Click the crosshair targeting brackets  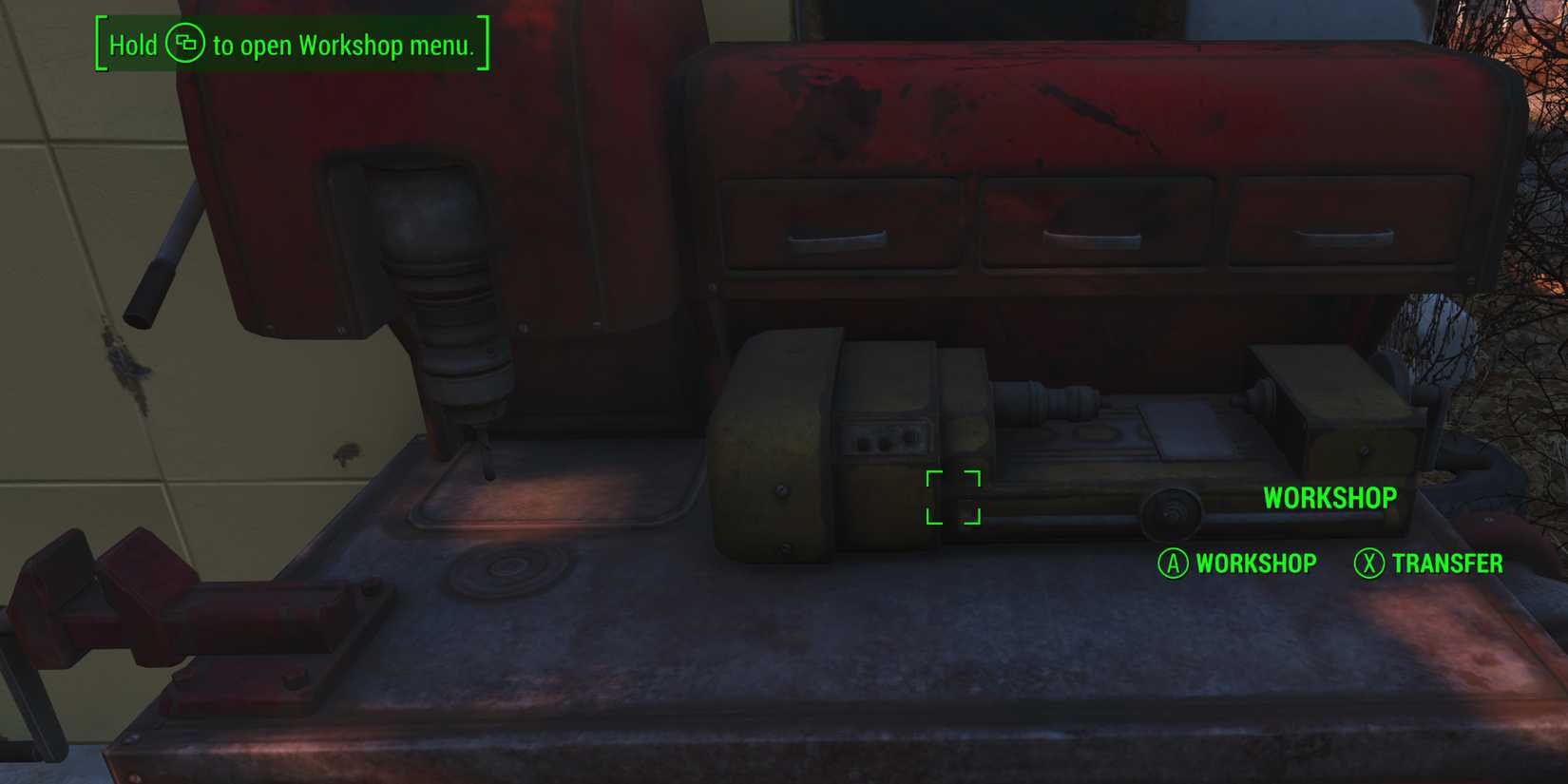tap(953, 497)
